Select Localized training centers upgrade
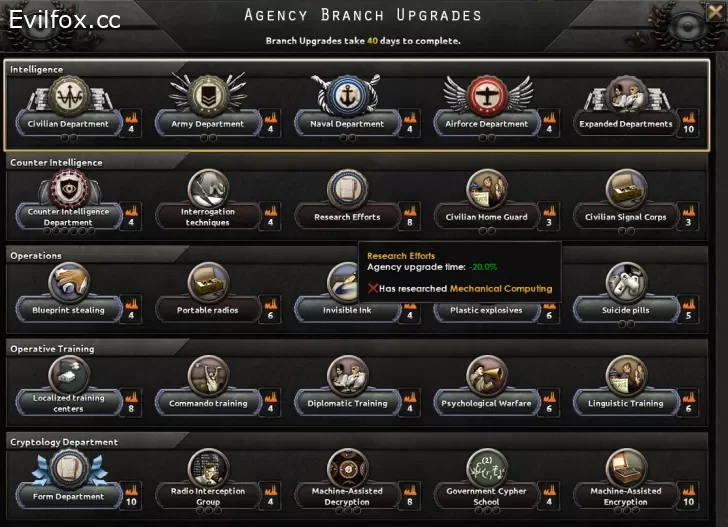This screenshot has height=527, width=728. click(67, 403)
